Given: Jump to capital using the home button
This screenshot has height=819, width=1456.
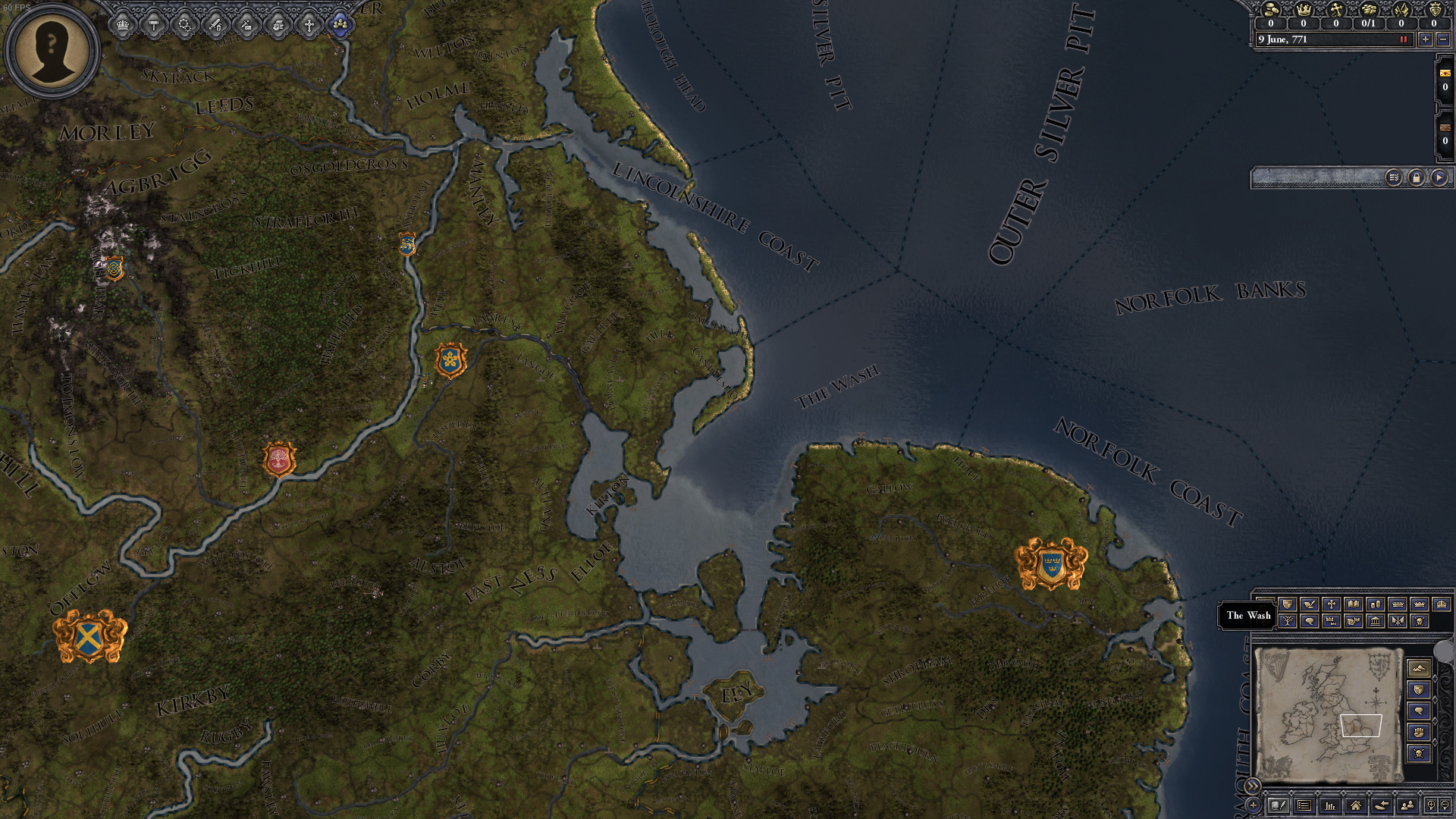Looking at the screenshot, I should point(1357,805).
